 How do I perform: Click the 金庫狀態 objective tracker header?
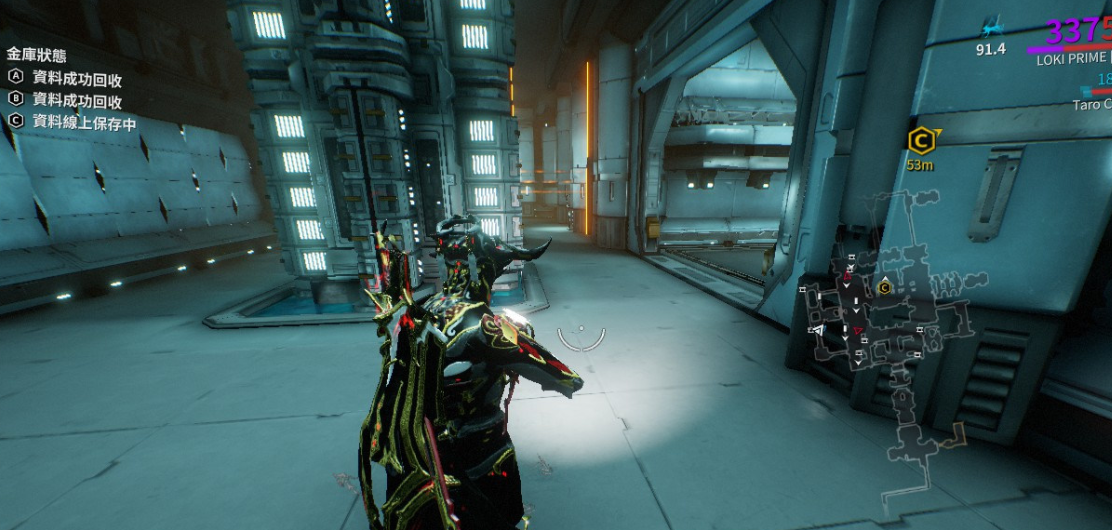(x=38, y=54)
